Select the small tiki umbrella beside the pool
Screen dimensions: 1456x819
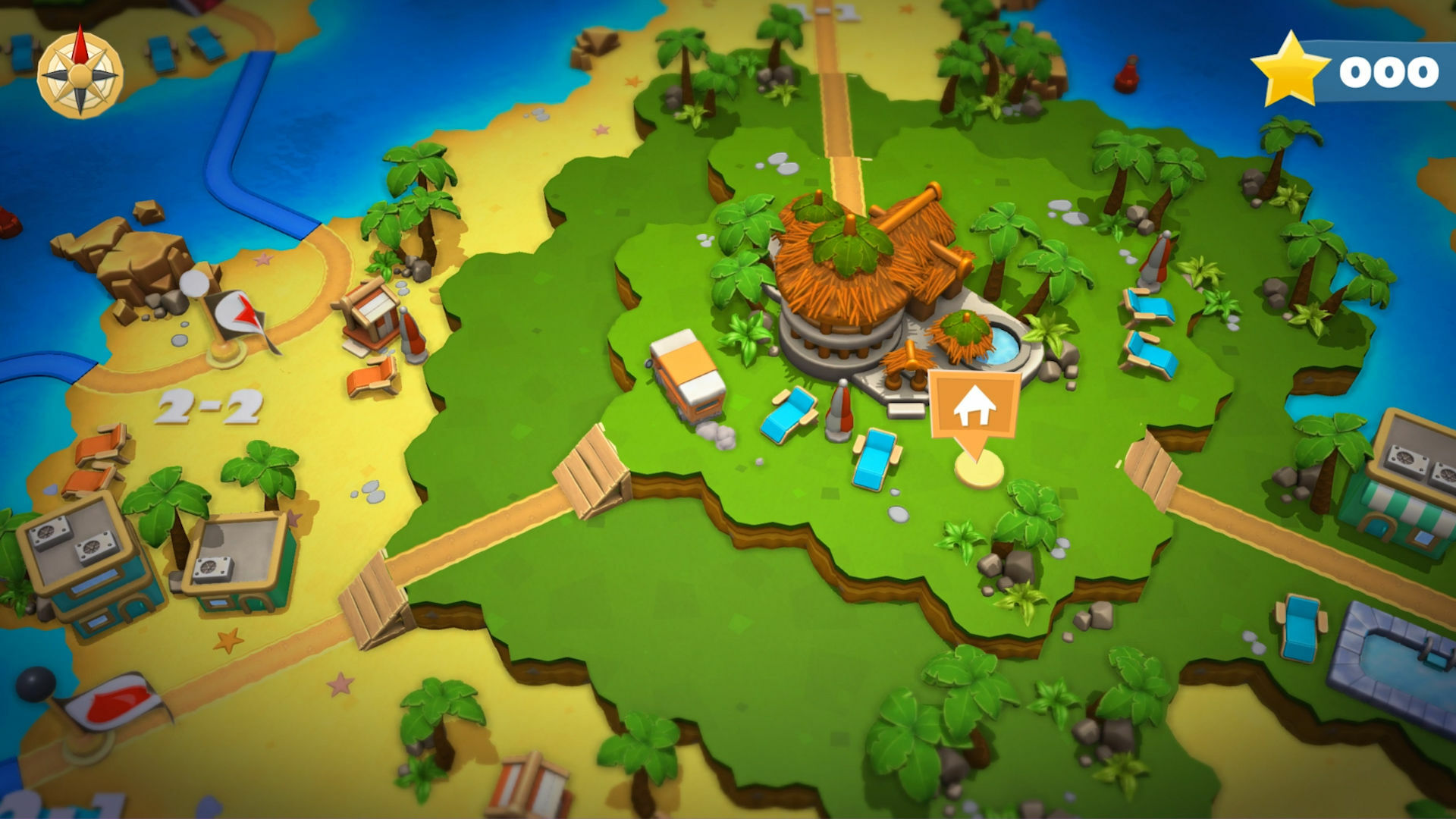[965, 334]
